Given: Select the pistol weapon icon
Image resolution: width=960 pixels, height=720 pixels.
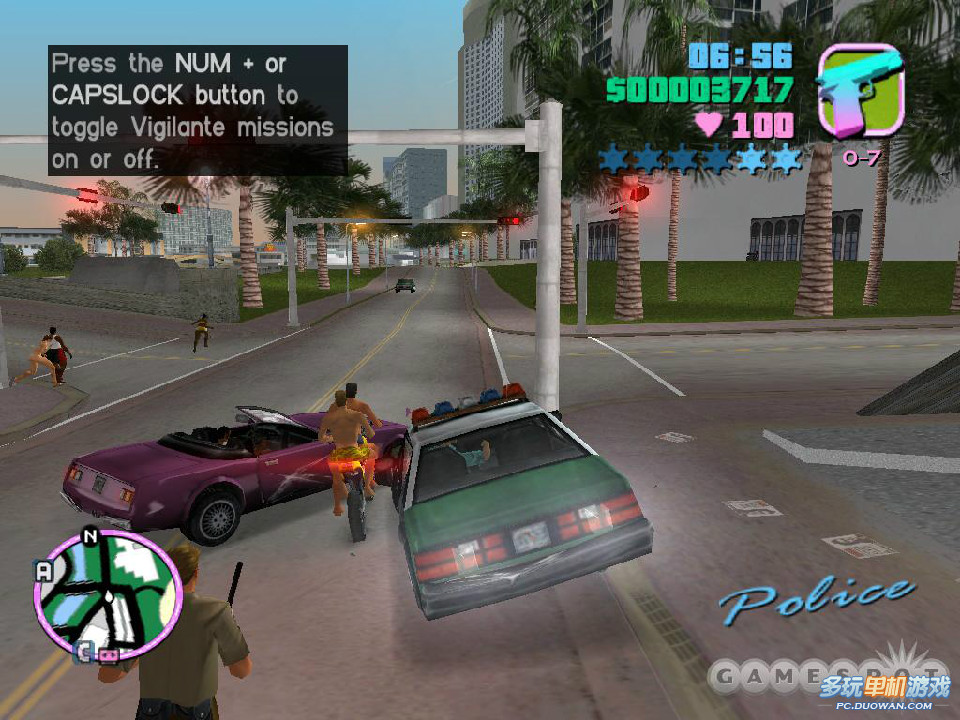Looking at the screenshot, I should click(x=859, y=91).
